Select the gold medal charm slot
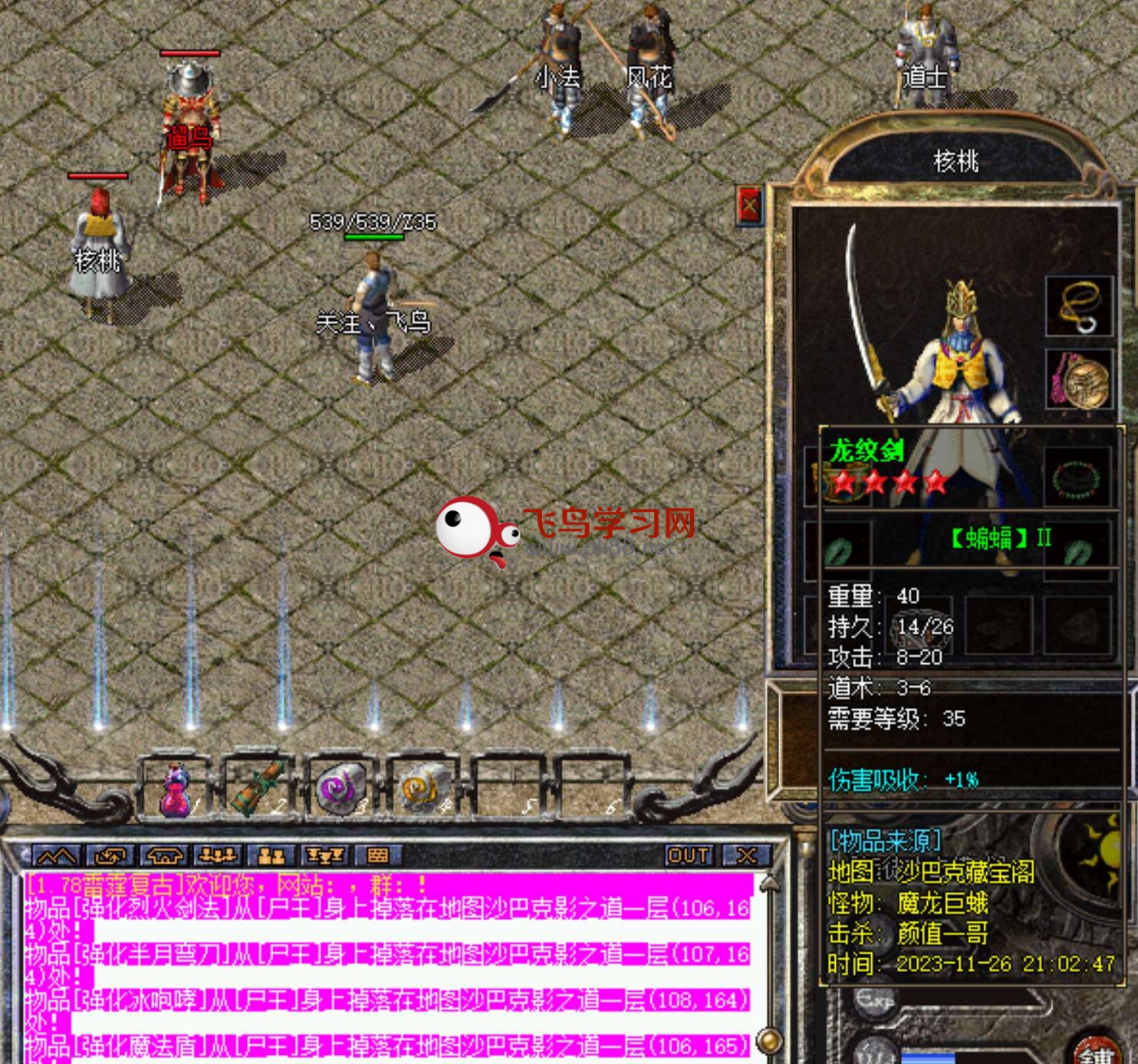 1079,380
